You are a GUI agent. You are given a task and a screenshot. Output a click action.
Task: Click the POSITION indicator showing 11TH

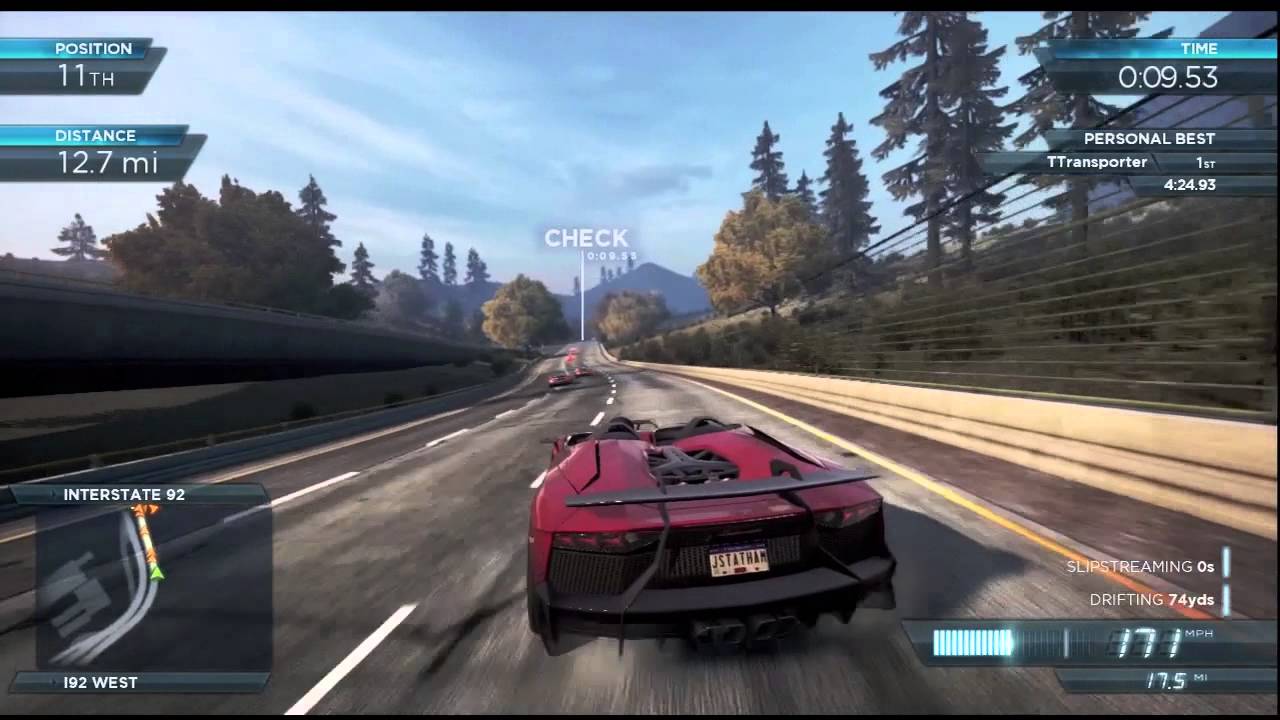tap(85, 62)
